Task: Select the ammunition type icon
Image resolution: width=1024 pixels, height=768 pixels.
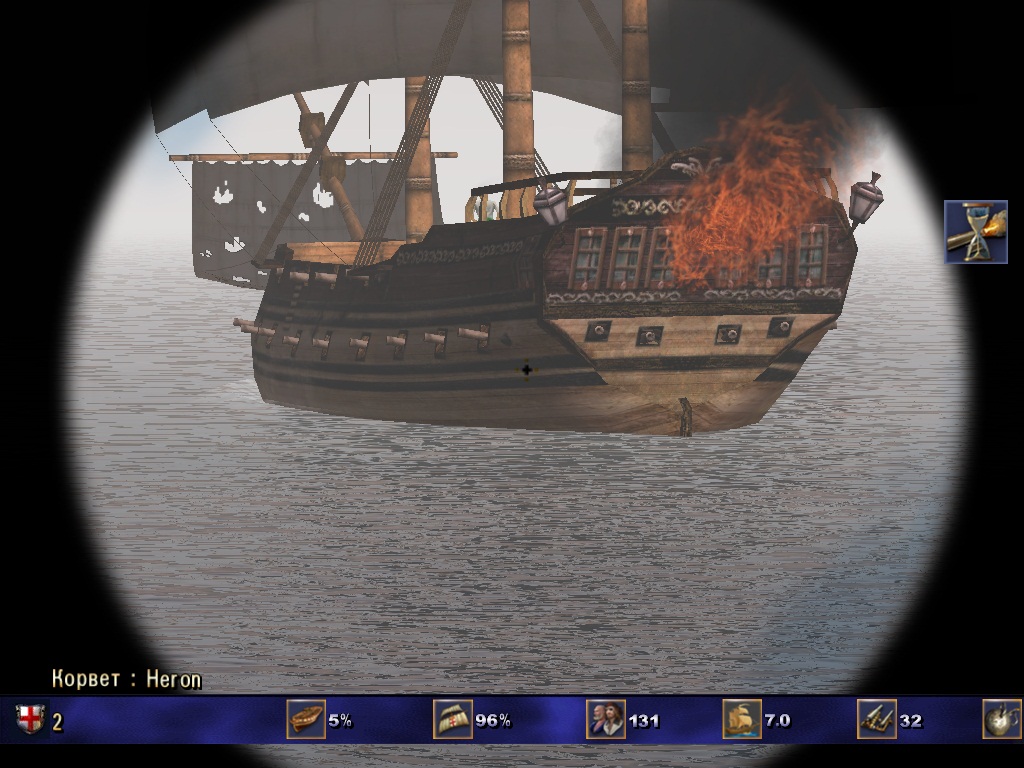Action: click(x=1001, y=719)
